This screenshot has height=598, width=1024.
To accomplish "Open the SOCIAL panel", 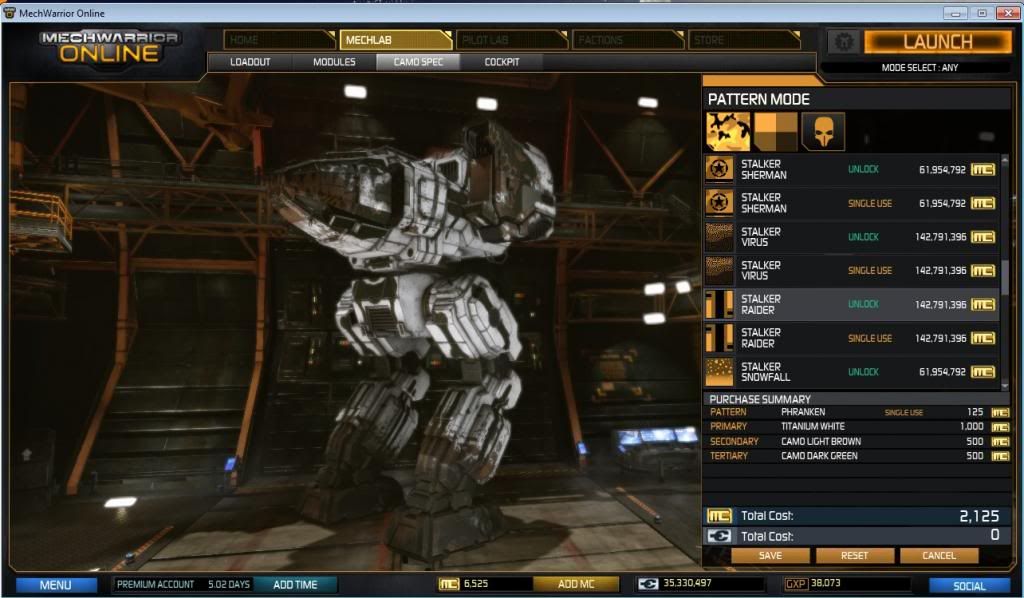I will [969, 585].
